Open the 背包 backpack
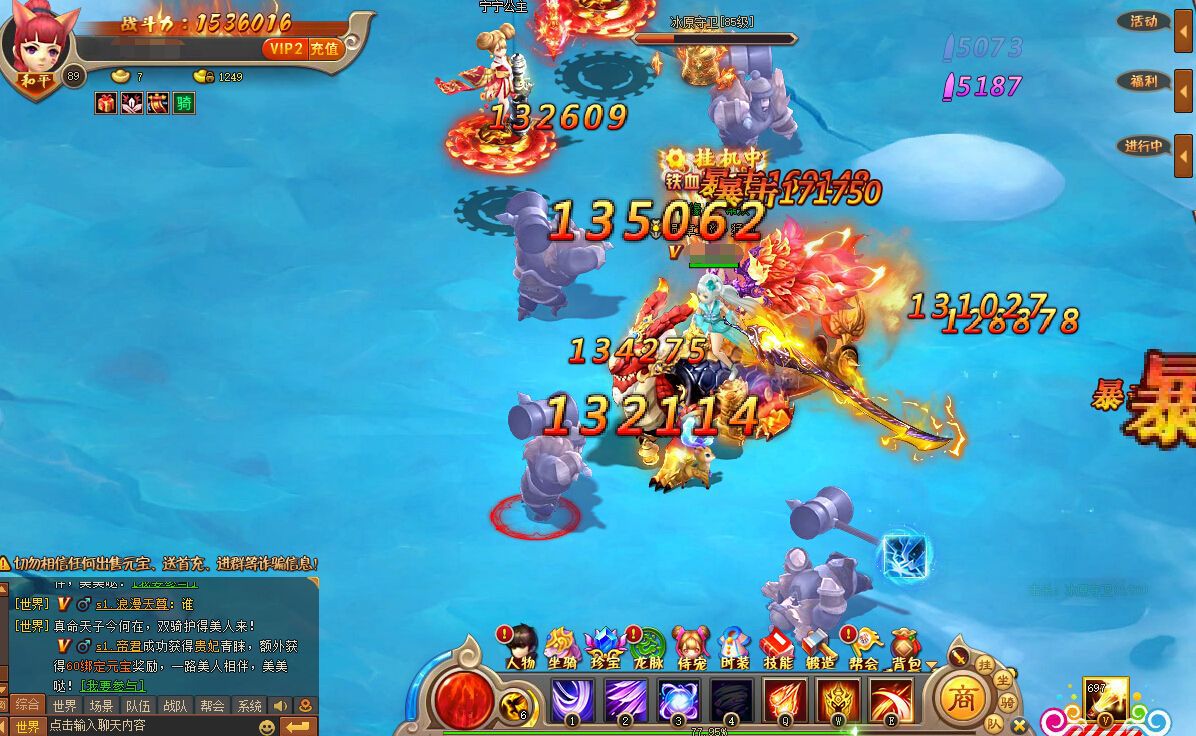Viewport: 1196px width, 736px height. (x=906, y=647)
